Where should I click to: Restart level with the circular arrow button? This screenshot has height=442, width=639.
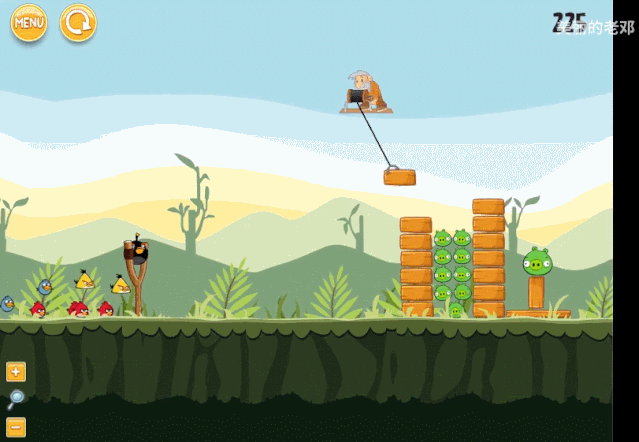point(78,22)
